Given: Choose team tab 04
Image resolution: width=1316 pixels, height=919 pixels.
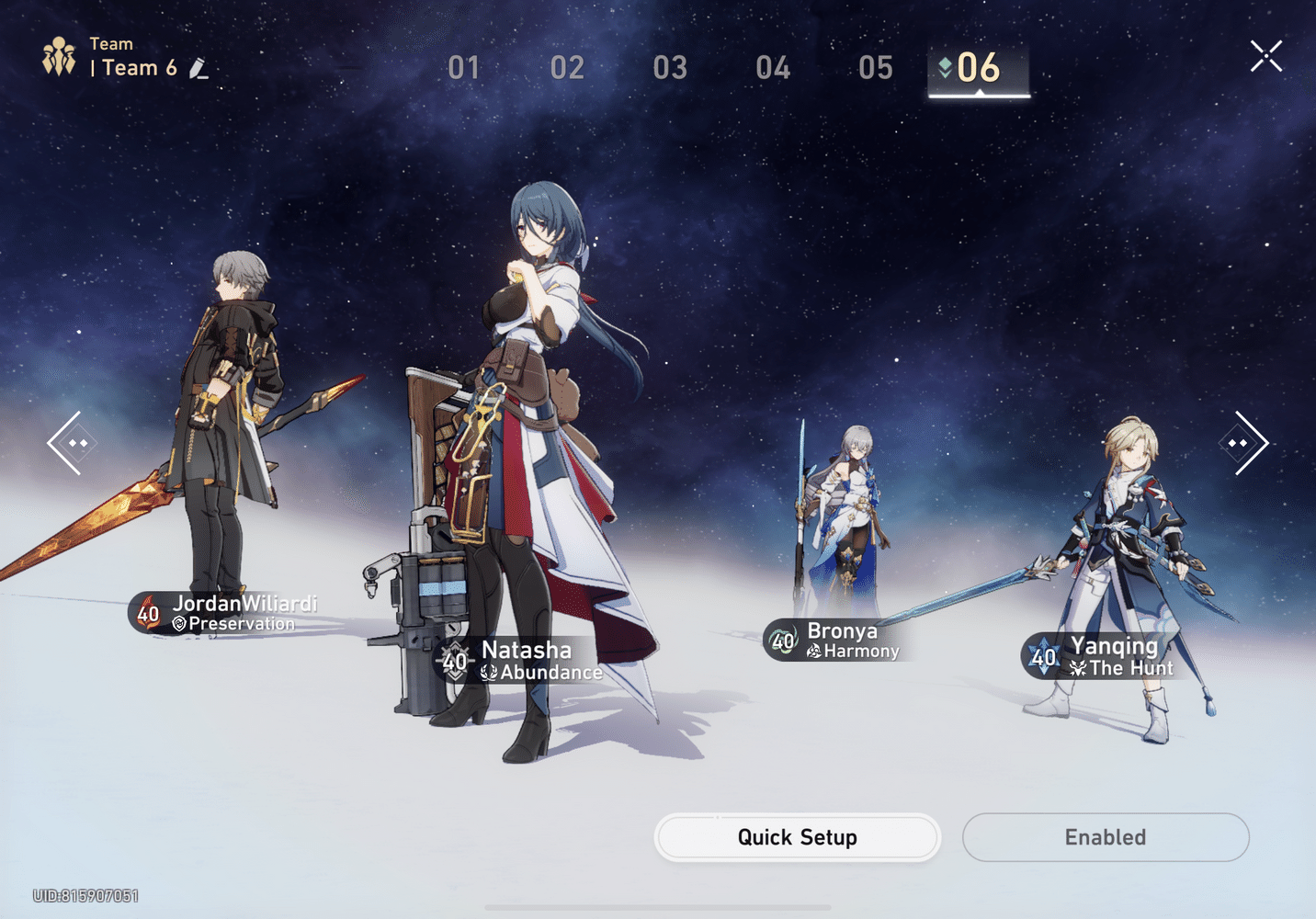Looking at the screenshot, I should click(773, 68).
